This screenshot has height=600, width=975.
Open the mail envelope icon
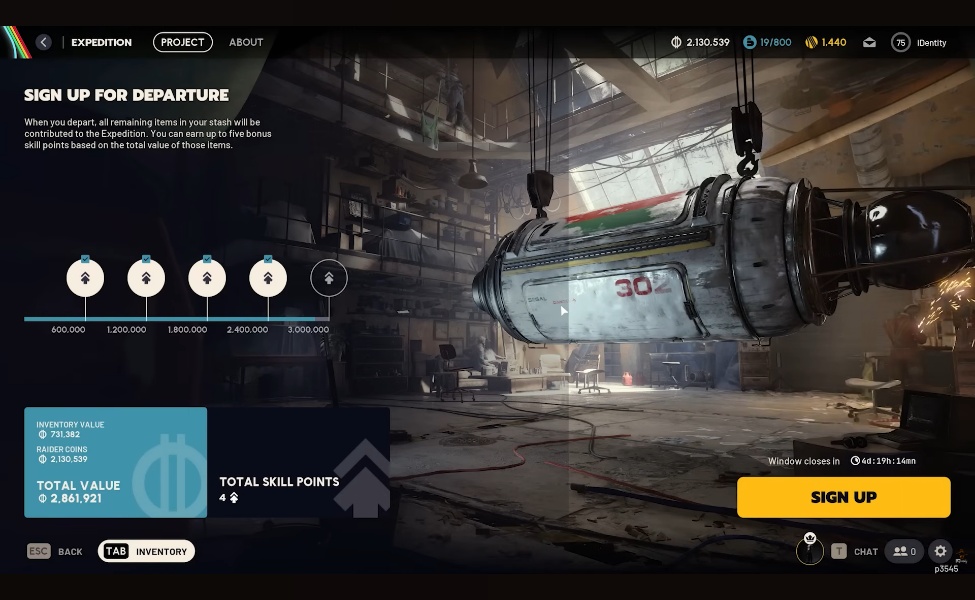pyautogui.click(x=870, y=42)
